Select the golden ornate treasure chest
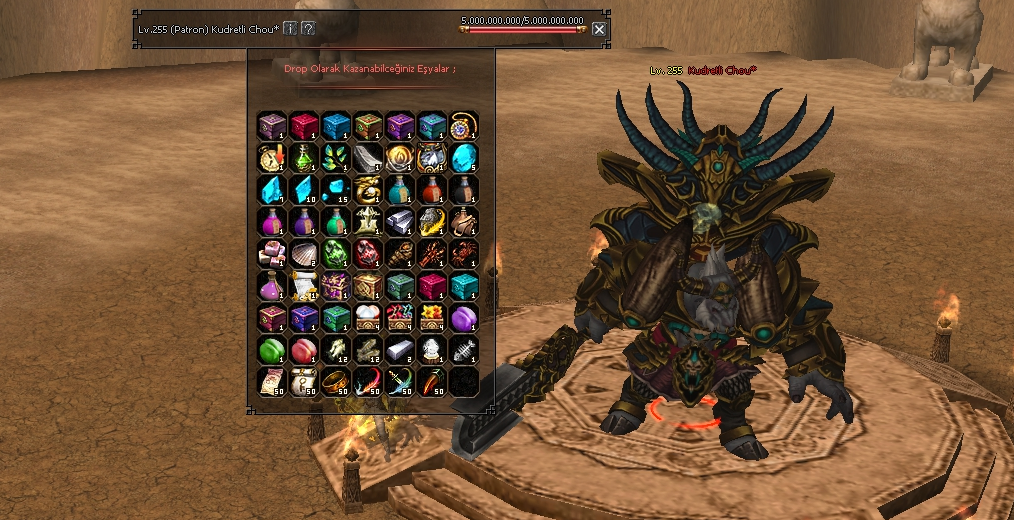Viewport: 1014px width, 520px height. point(368,285)
